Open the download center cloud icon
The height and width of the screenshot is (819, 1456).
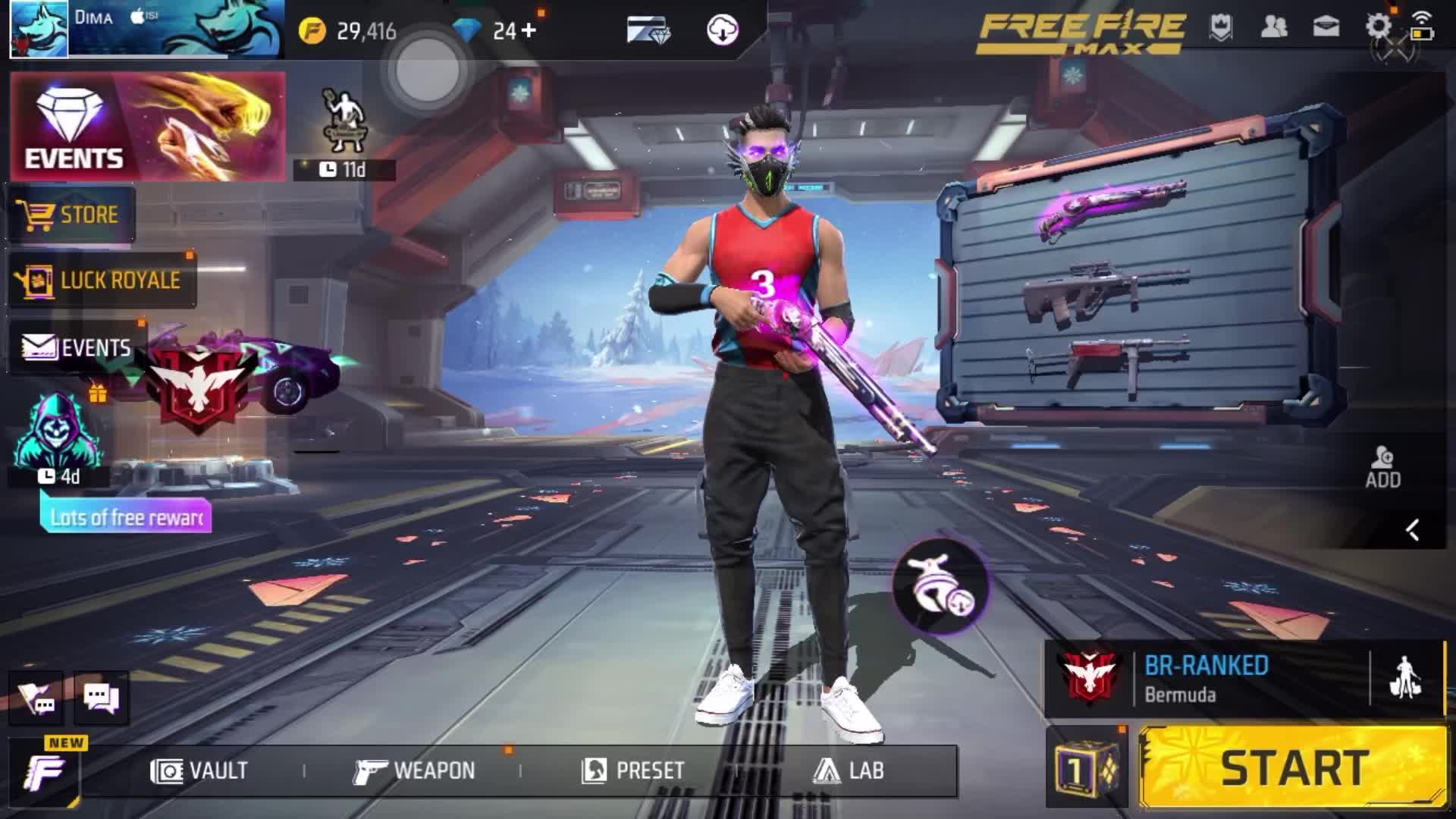(x=722, y=30)
